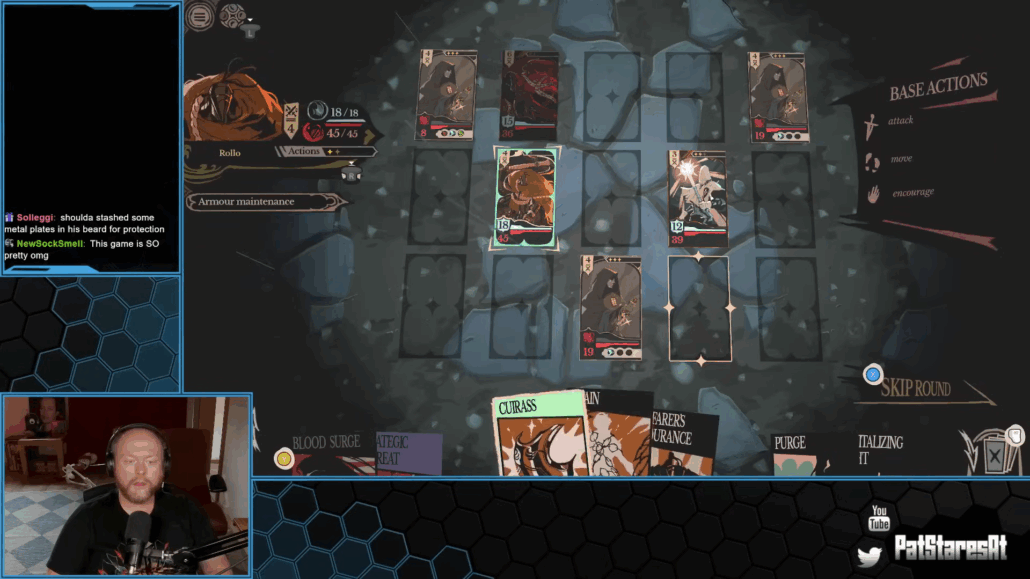Choose the encourage base action

(x=912, y=192)
